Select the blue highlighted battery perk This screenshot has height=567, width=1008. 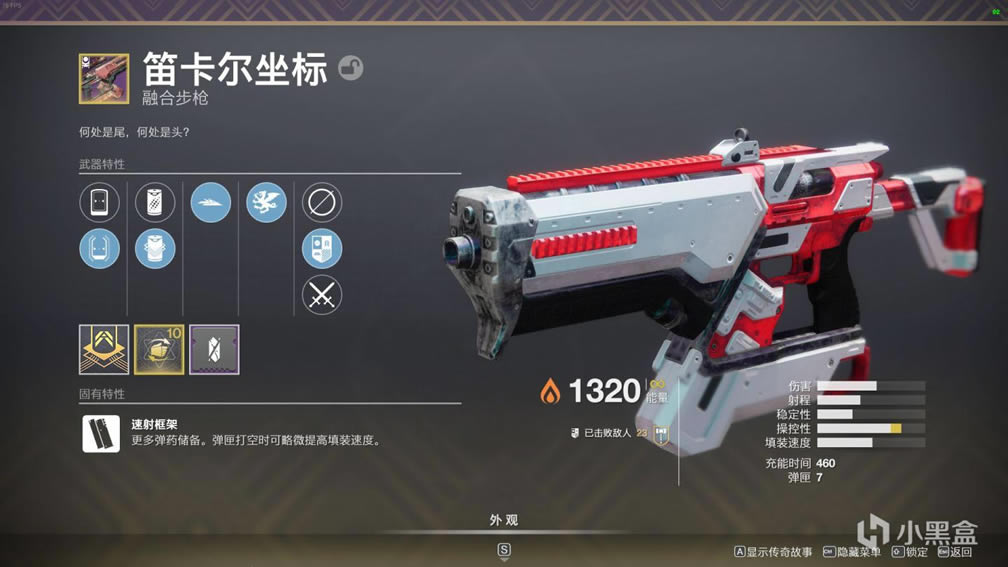click(x=155, y=248)
